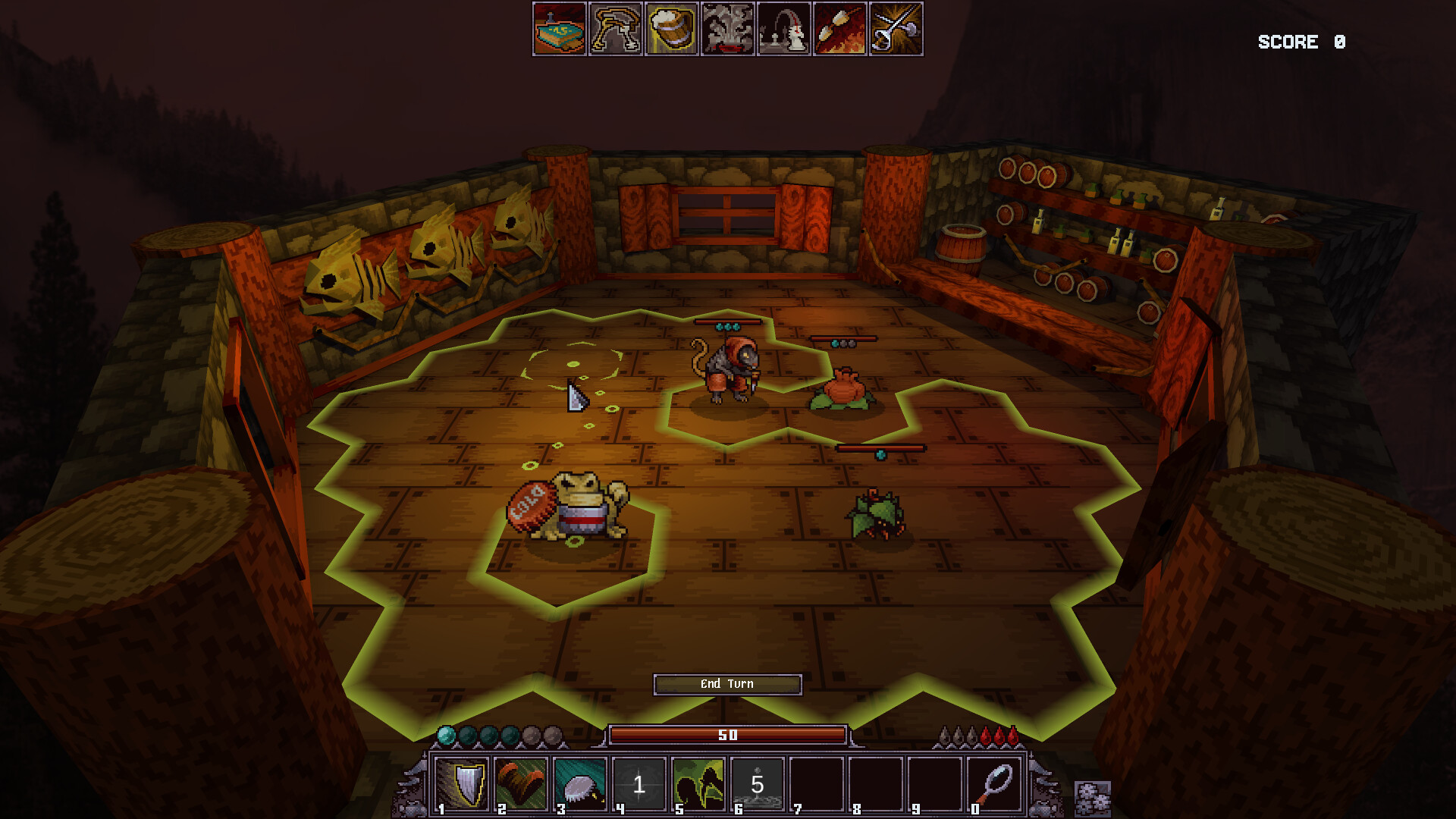Activate the crosshair targeting ability in slot 4
The image size is (1456, 819).
click(641, 785)
